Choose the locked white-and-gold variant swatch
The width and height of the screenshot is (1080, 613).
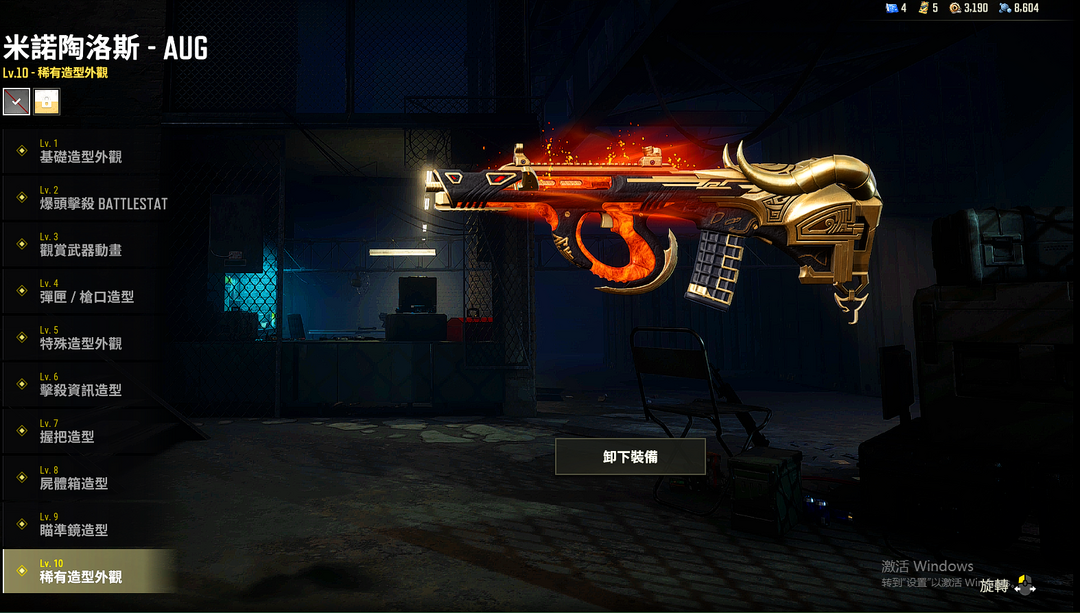(x=47, y=101)
